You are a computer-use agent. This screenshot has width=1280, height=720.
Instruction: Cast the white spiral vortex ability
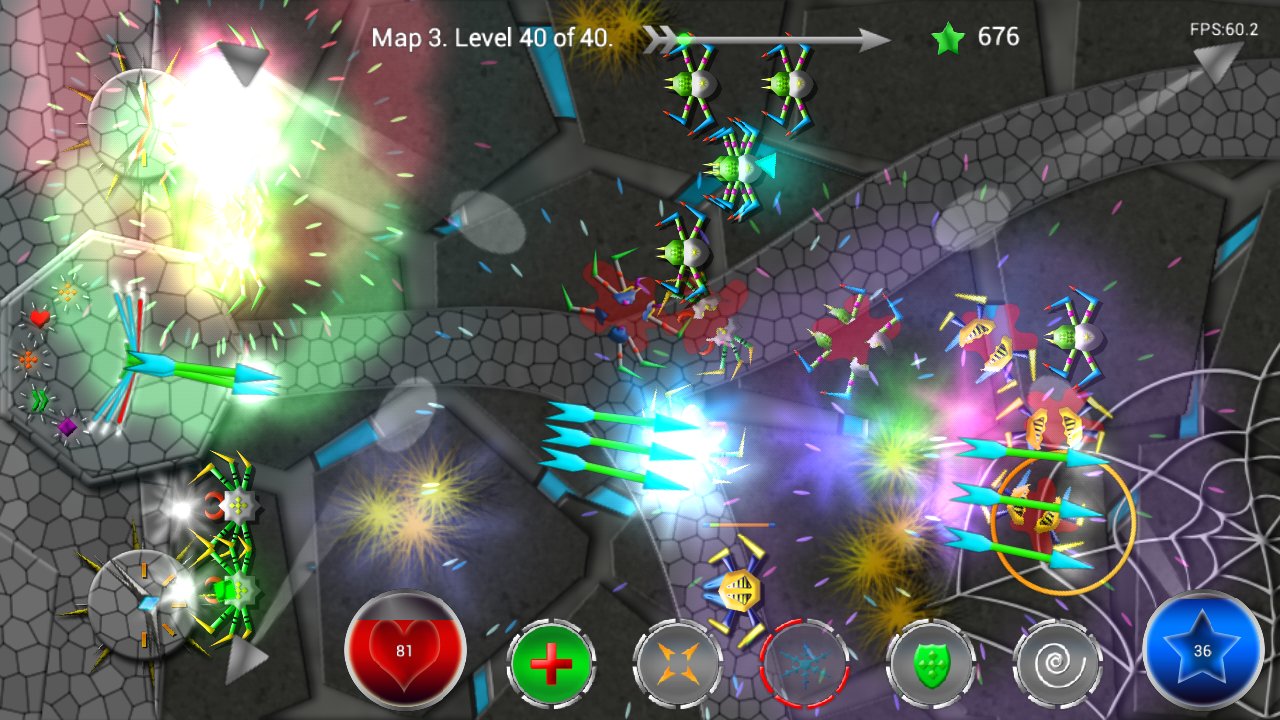[1056, 664]
